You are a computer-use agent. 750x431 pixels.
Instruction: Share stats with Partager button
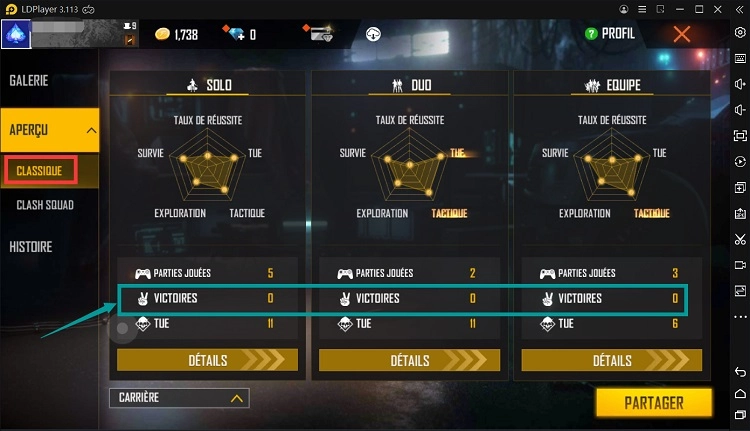pyautogui.click(x=654, y=403)
